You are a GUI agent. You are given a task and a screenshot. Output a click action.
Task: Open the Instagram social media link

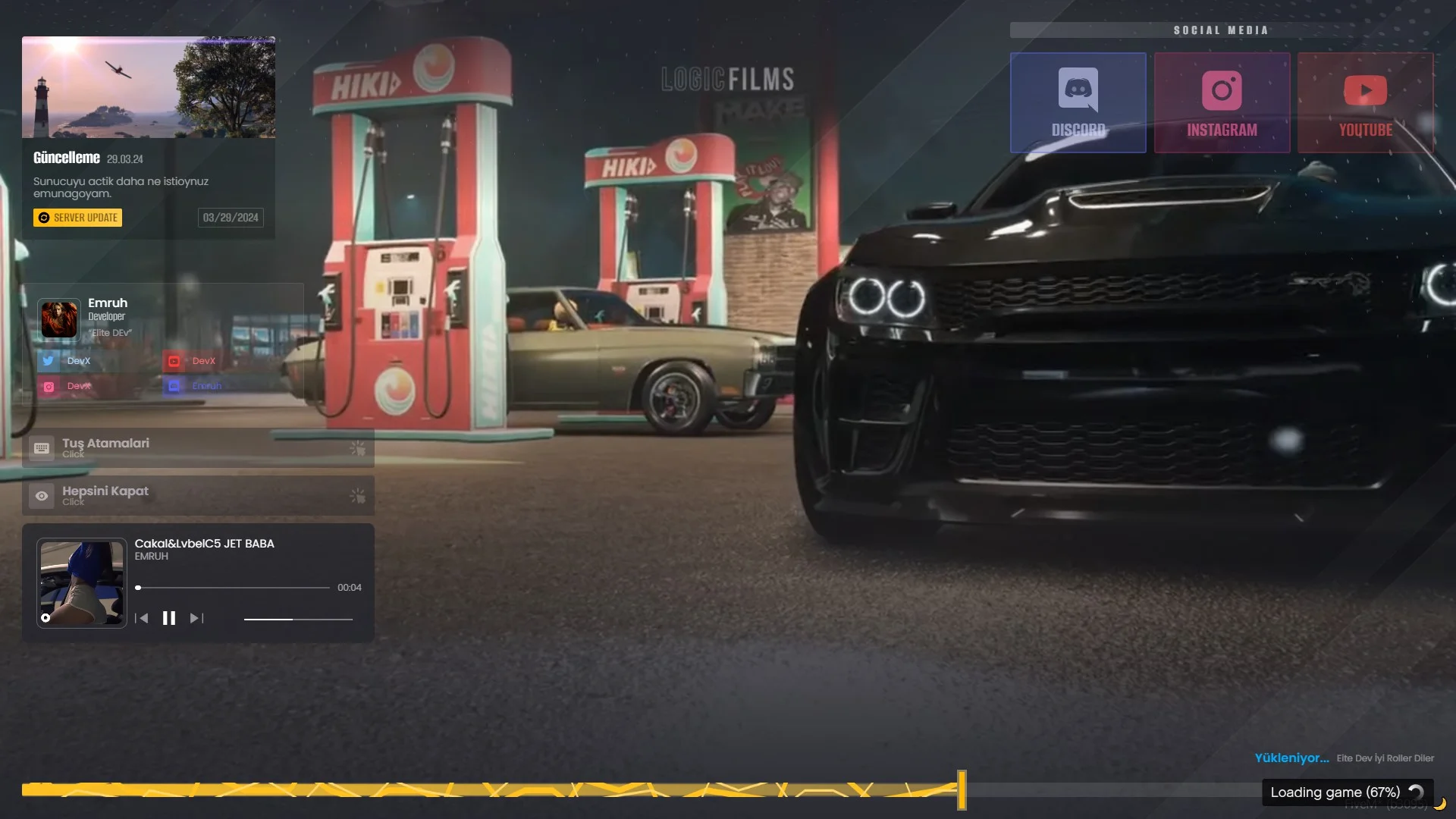(1222, 103)
